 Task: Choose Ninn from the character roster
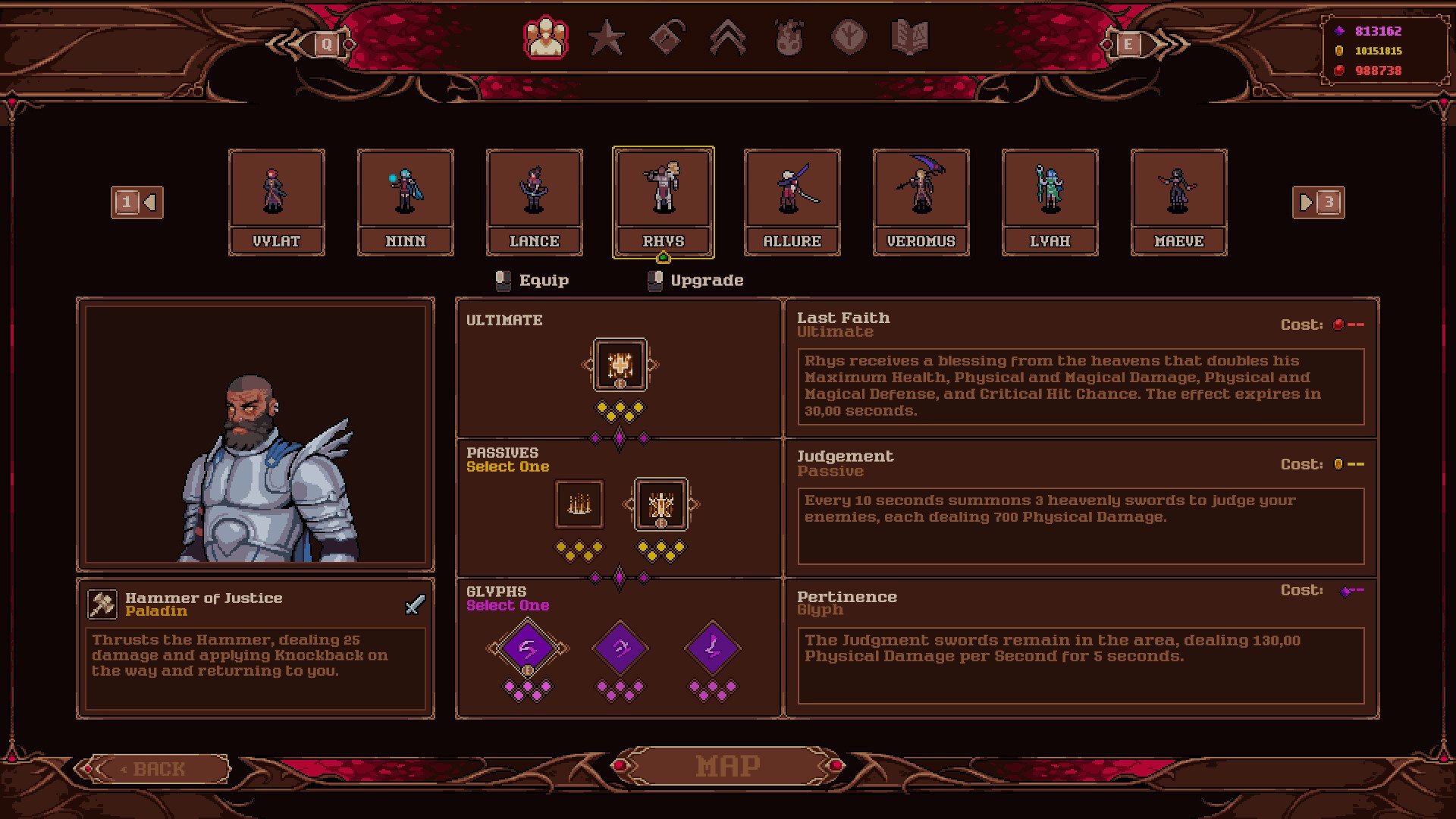406,202
